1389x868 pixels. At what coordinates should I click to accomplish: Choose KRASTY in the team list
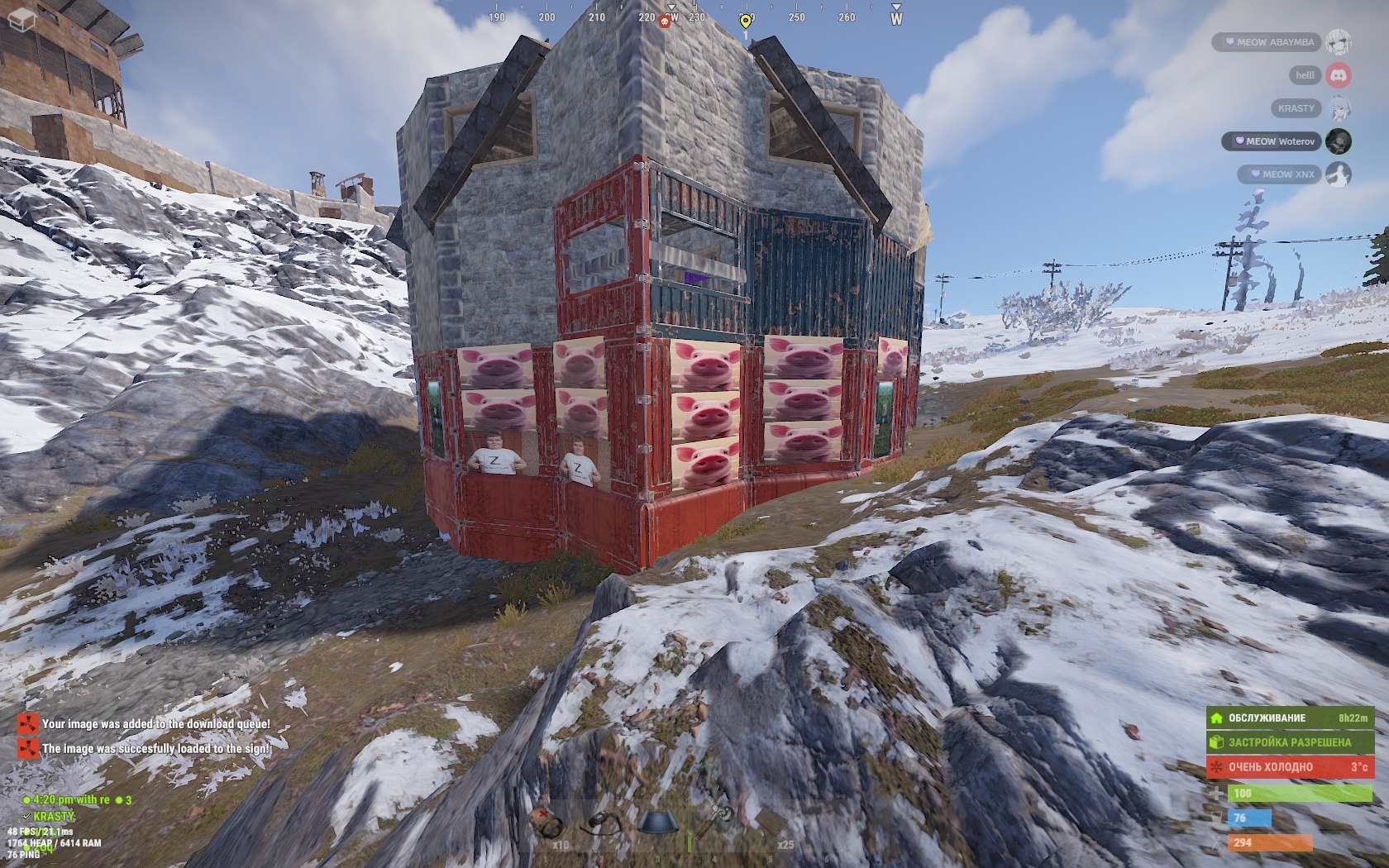1296,108
